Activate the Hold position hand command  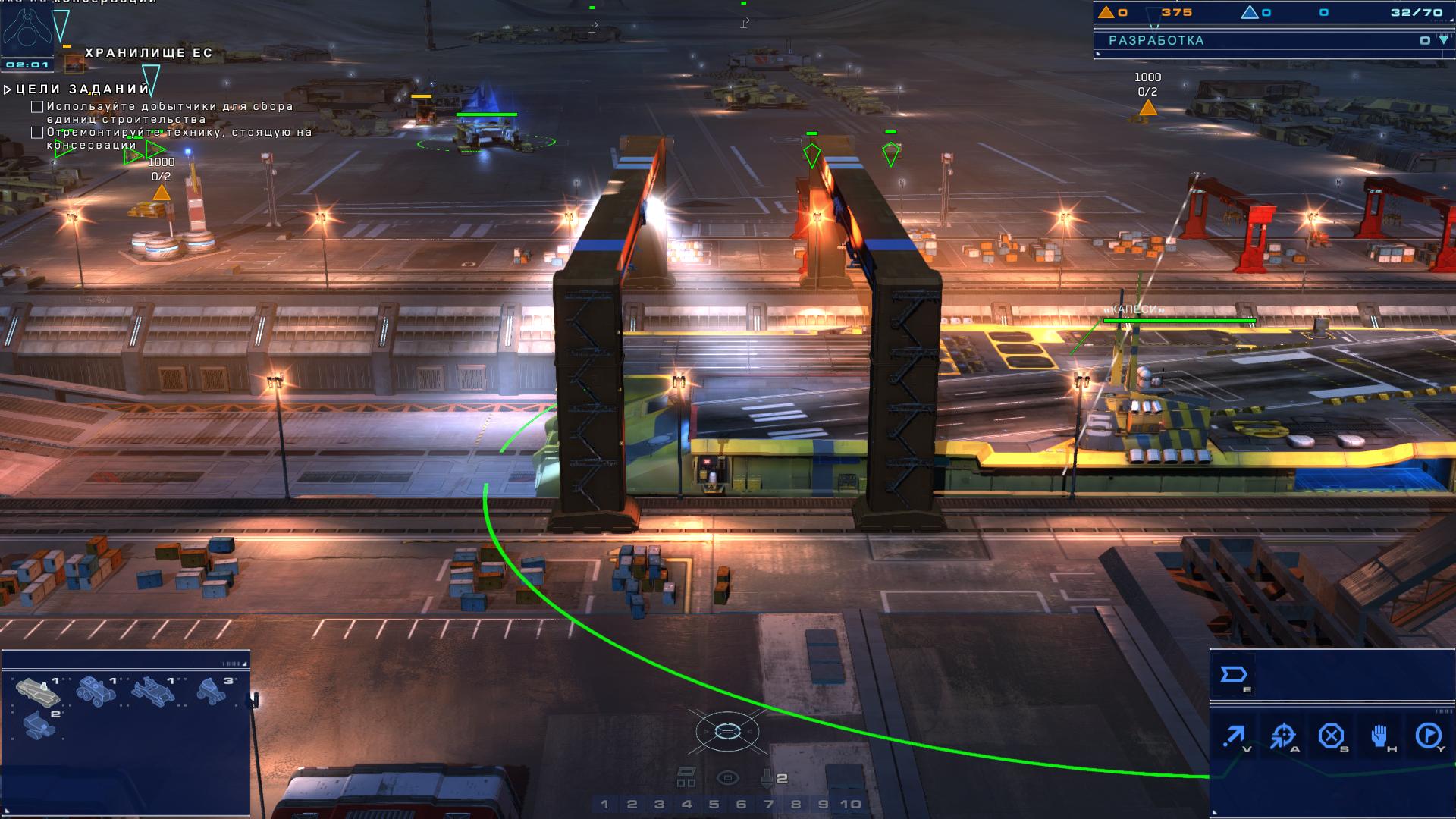point(1379,736)
